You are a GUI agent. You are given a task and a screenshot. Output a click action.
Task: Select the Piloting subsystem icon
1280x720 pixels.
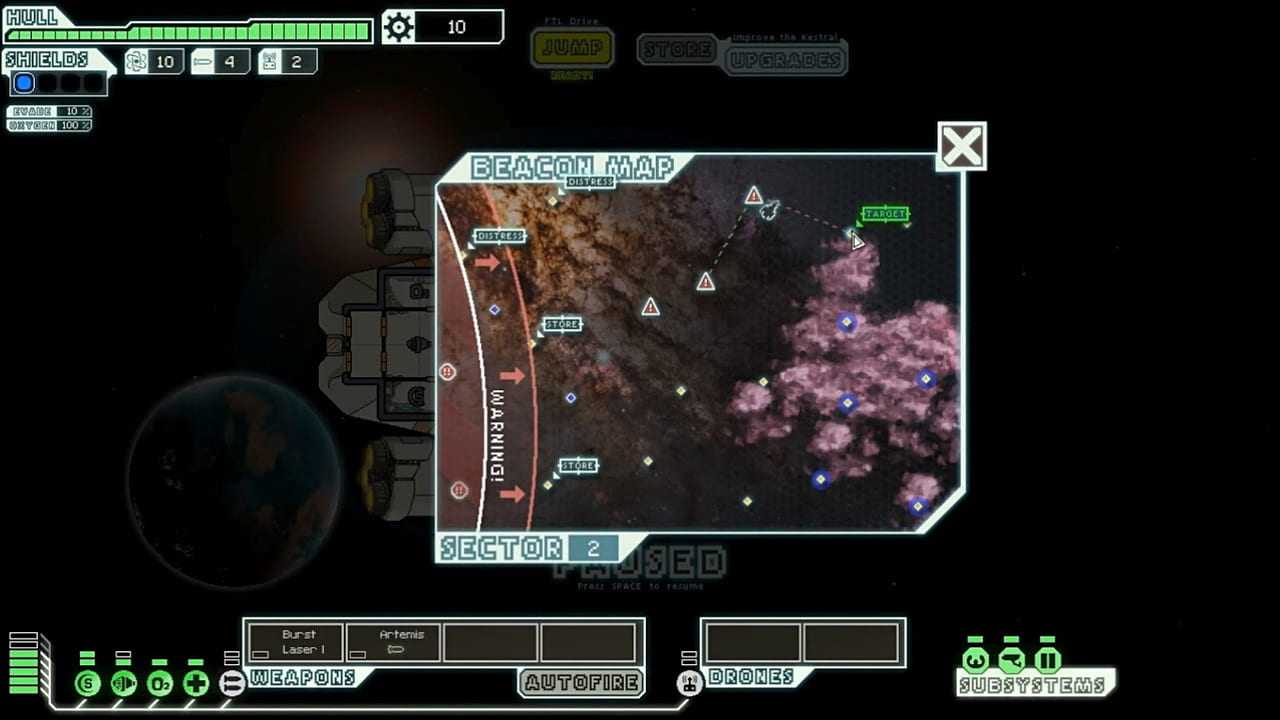click(975, 660)
